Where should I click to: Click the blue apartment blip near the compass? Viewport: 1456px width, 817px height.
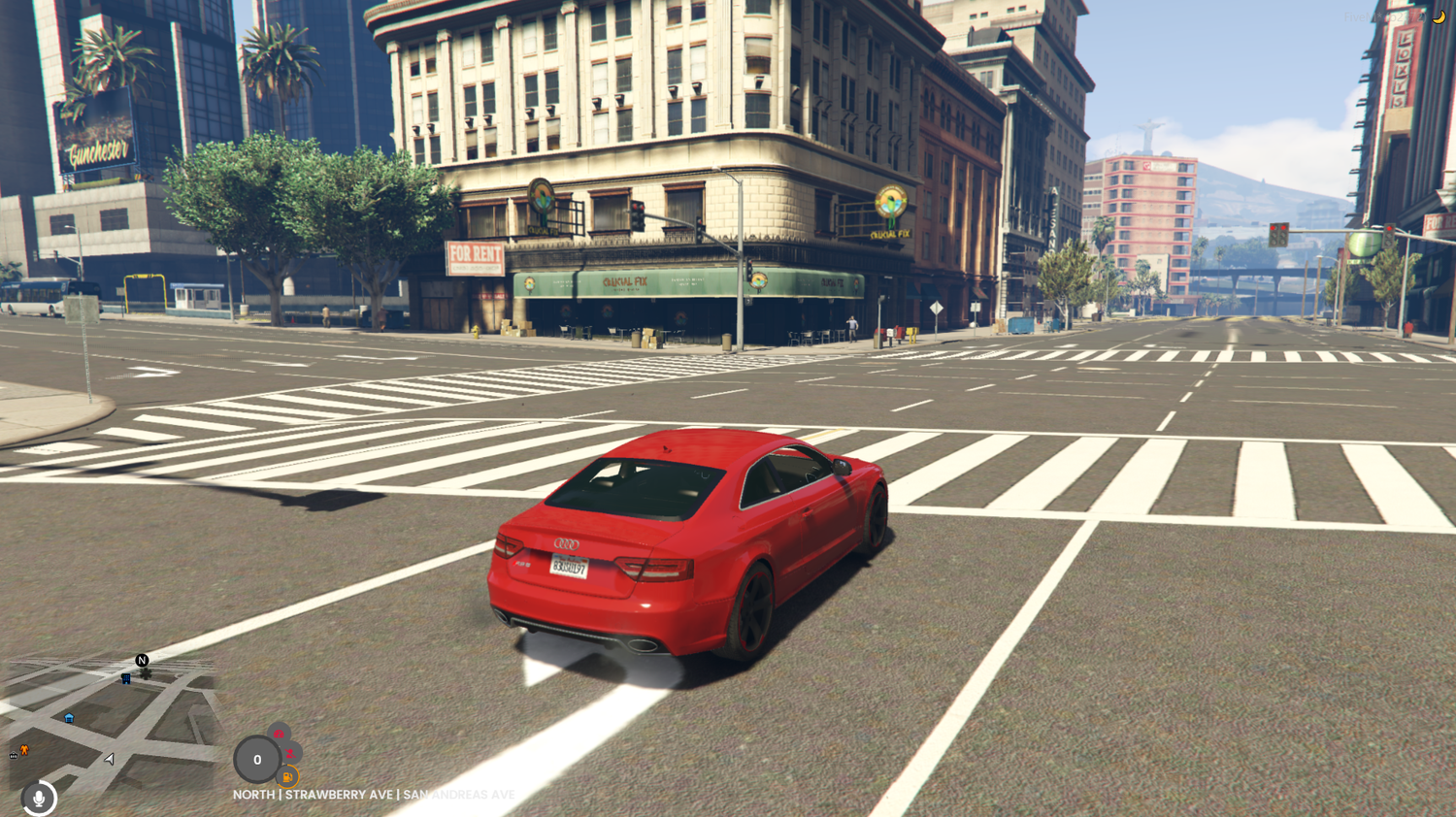pos(126,678)
